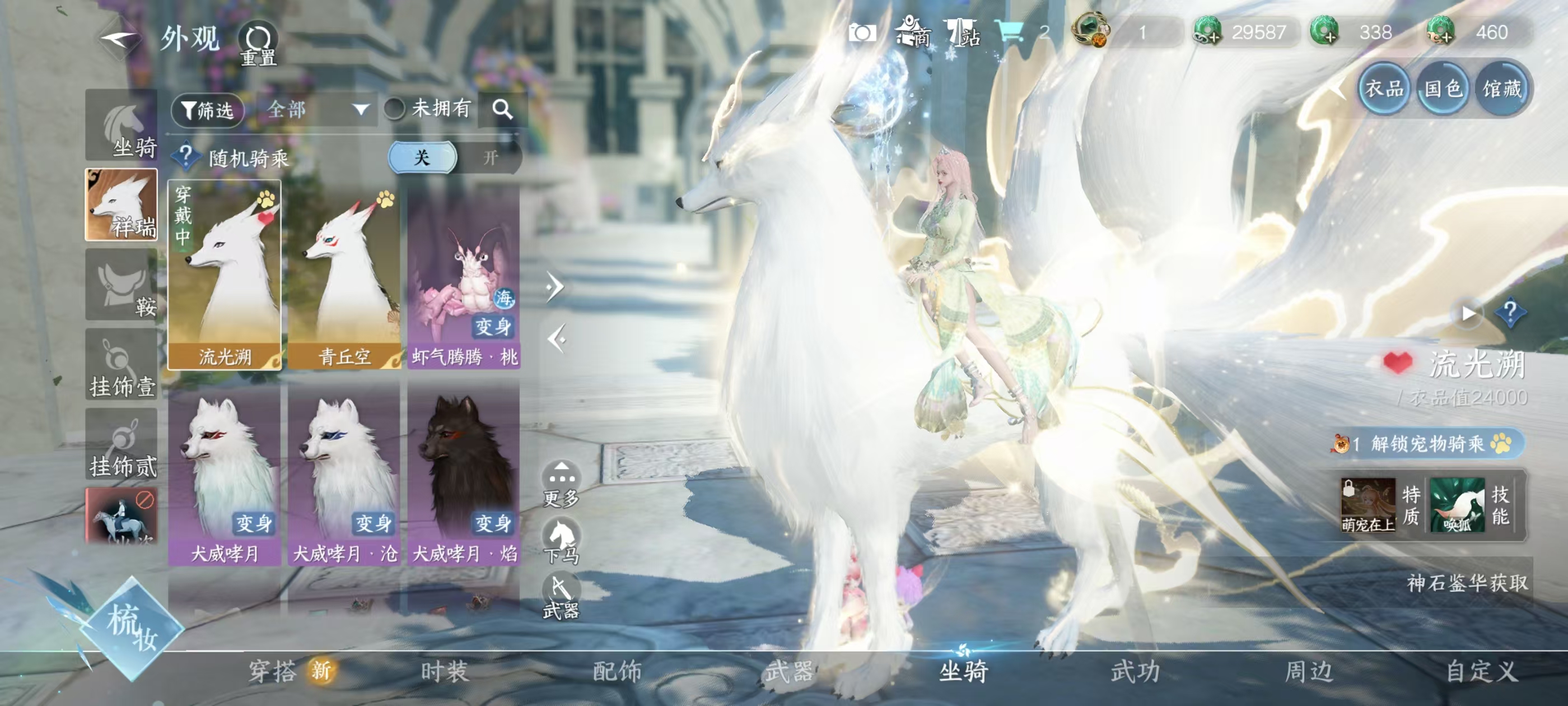Image resolution: width=1568 pixels, height=706 pixels.
Task: Switch 随机骑乘 toggle to 开
Action: (490, 158)
